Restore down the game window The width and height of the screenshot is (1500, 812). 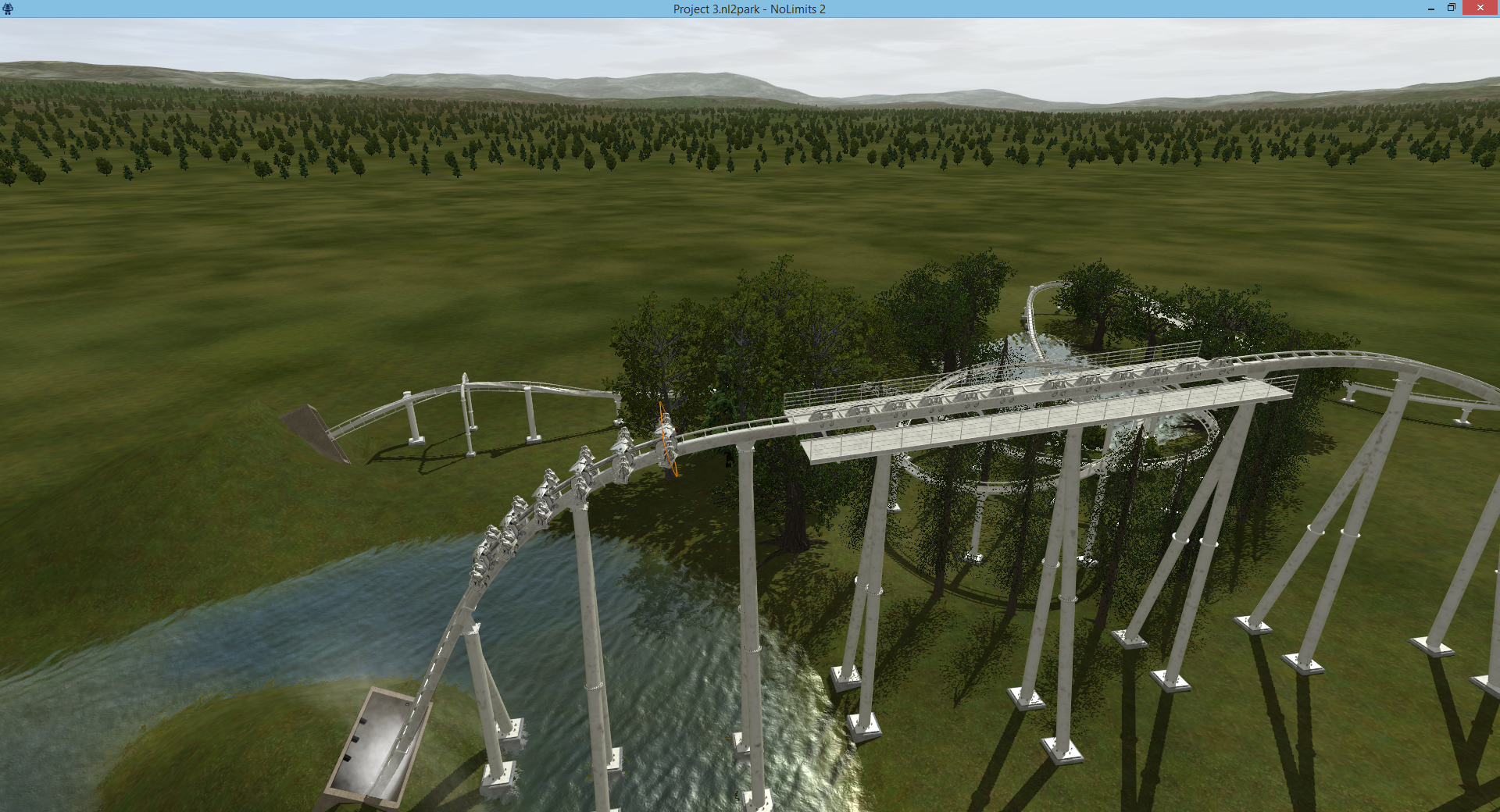click(1452, 8)
